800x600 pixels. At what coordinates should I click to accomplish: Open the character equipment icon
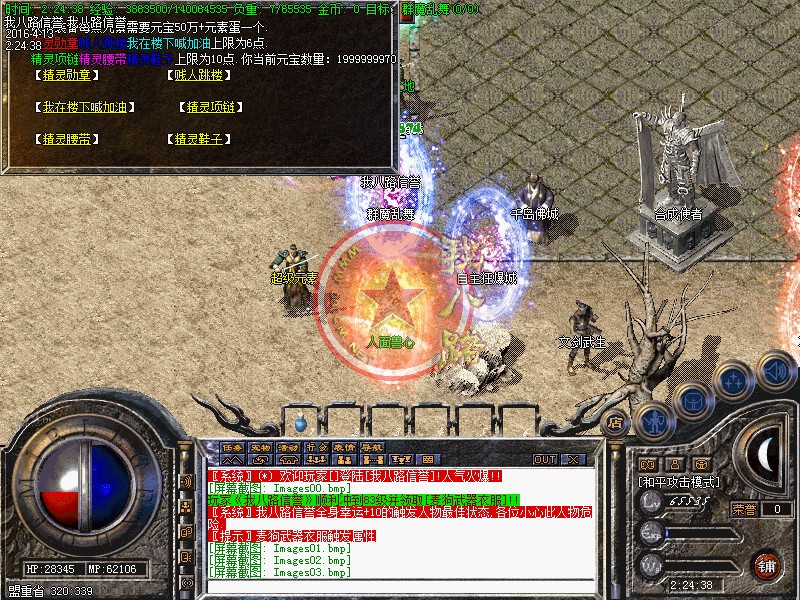[651, 420]
